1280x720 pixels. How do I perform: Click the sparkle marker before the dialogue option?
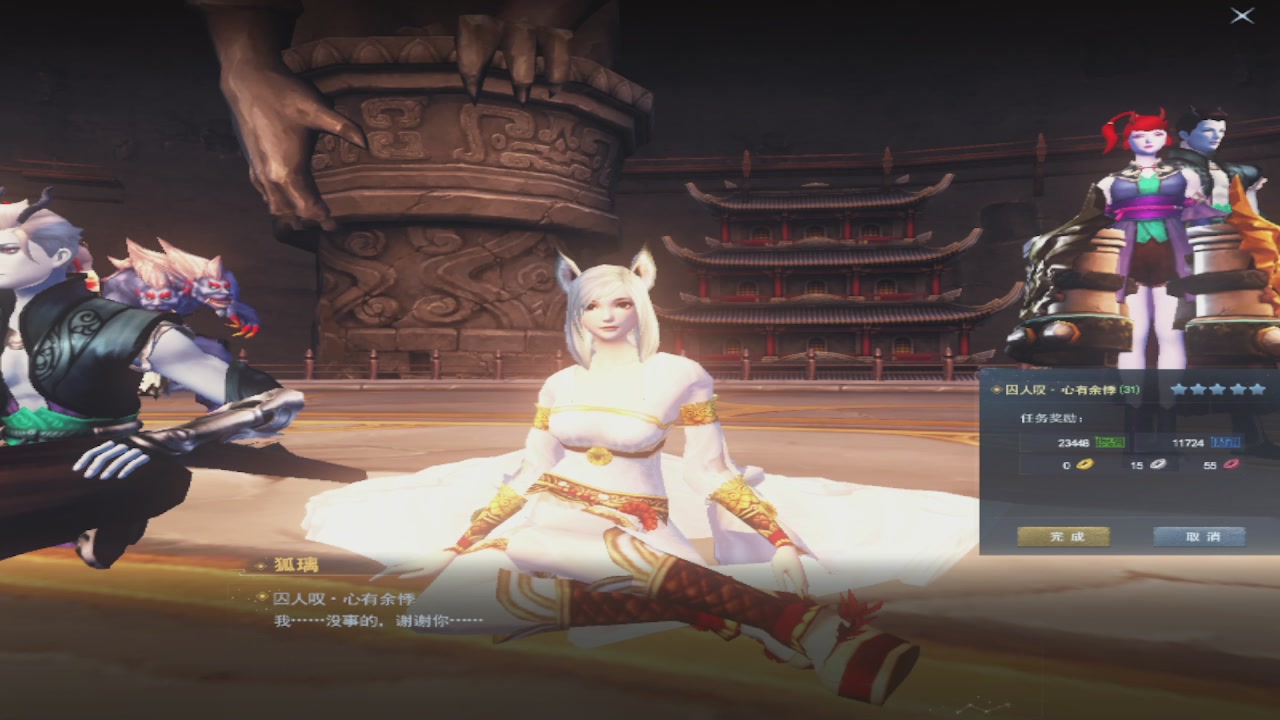tap(263, 596)
